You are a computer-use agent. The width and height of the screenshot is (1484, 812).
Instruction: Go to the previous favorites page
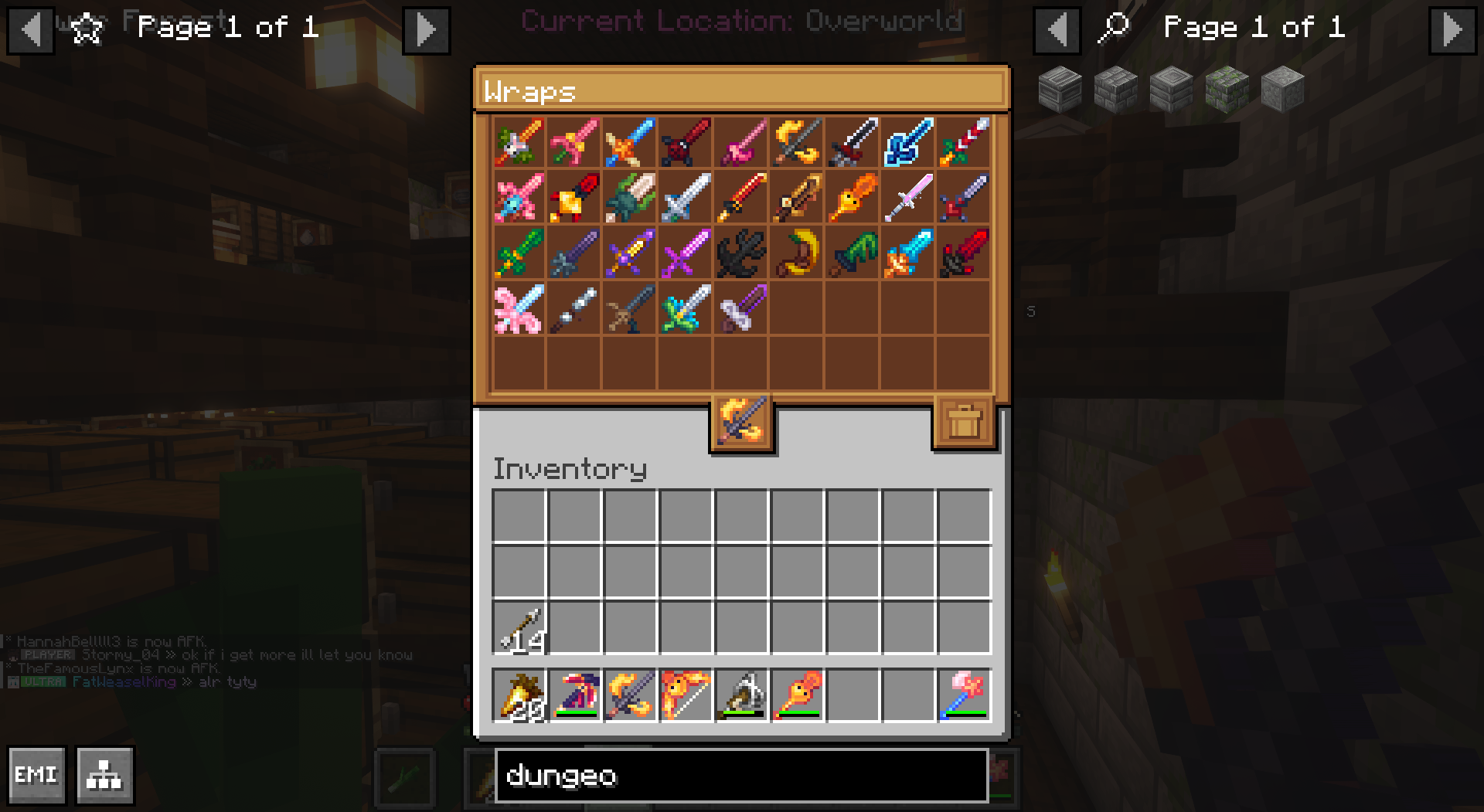click(x=31, y=30)
